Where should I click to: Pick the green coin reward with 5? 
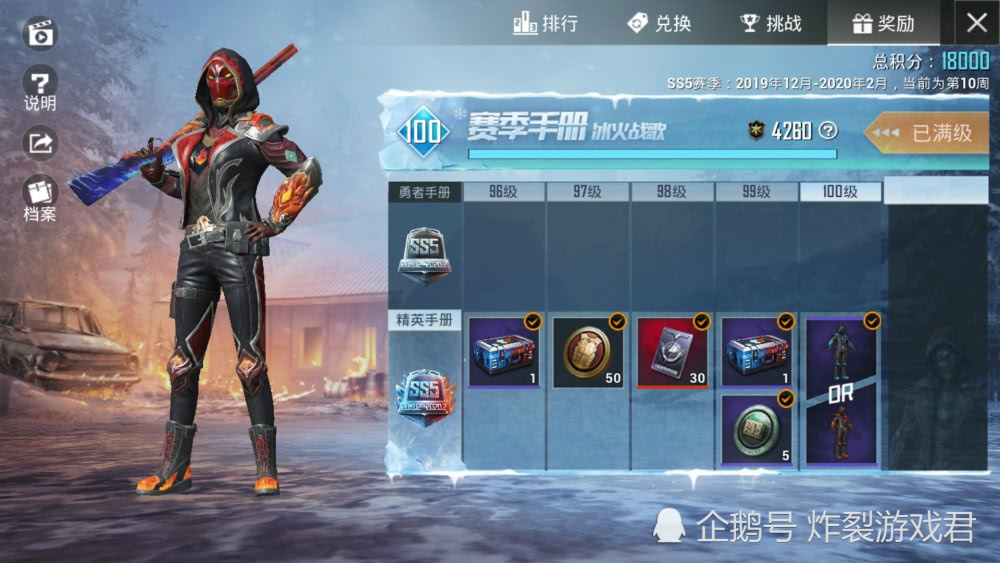[756, 428]
